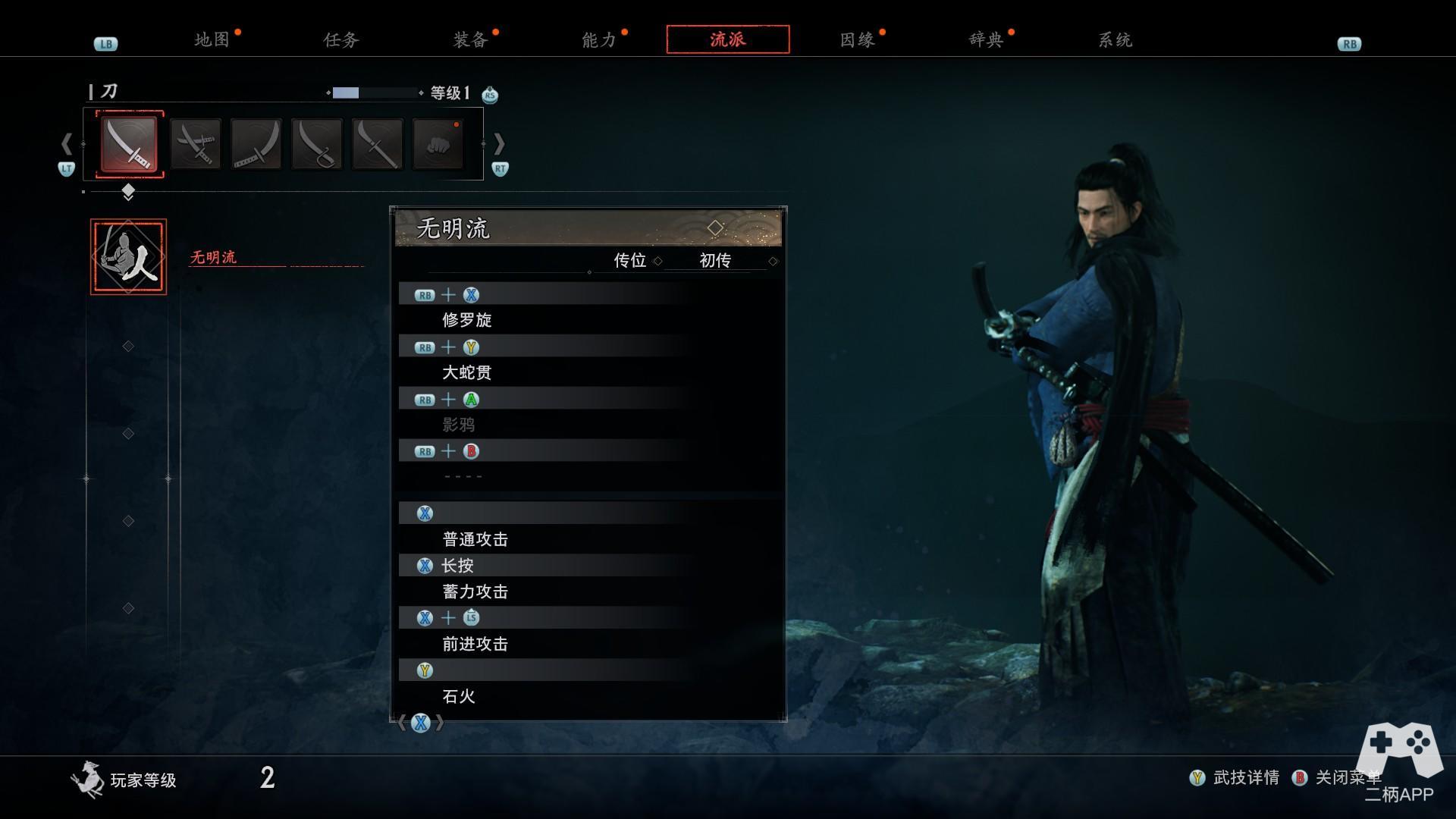Switch to the 任务 (missions) tab

pyautogui.click(x=340, y=40)
